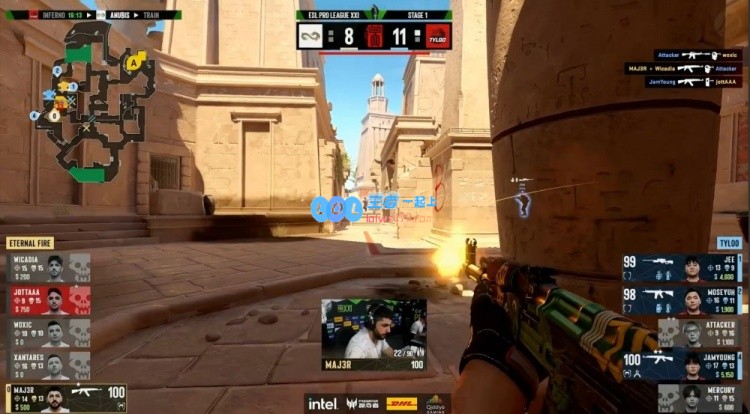Select WOXIC's player card

49,332
